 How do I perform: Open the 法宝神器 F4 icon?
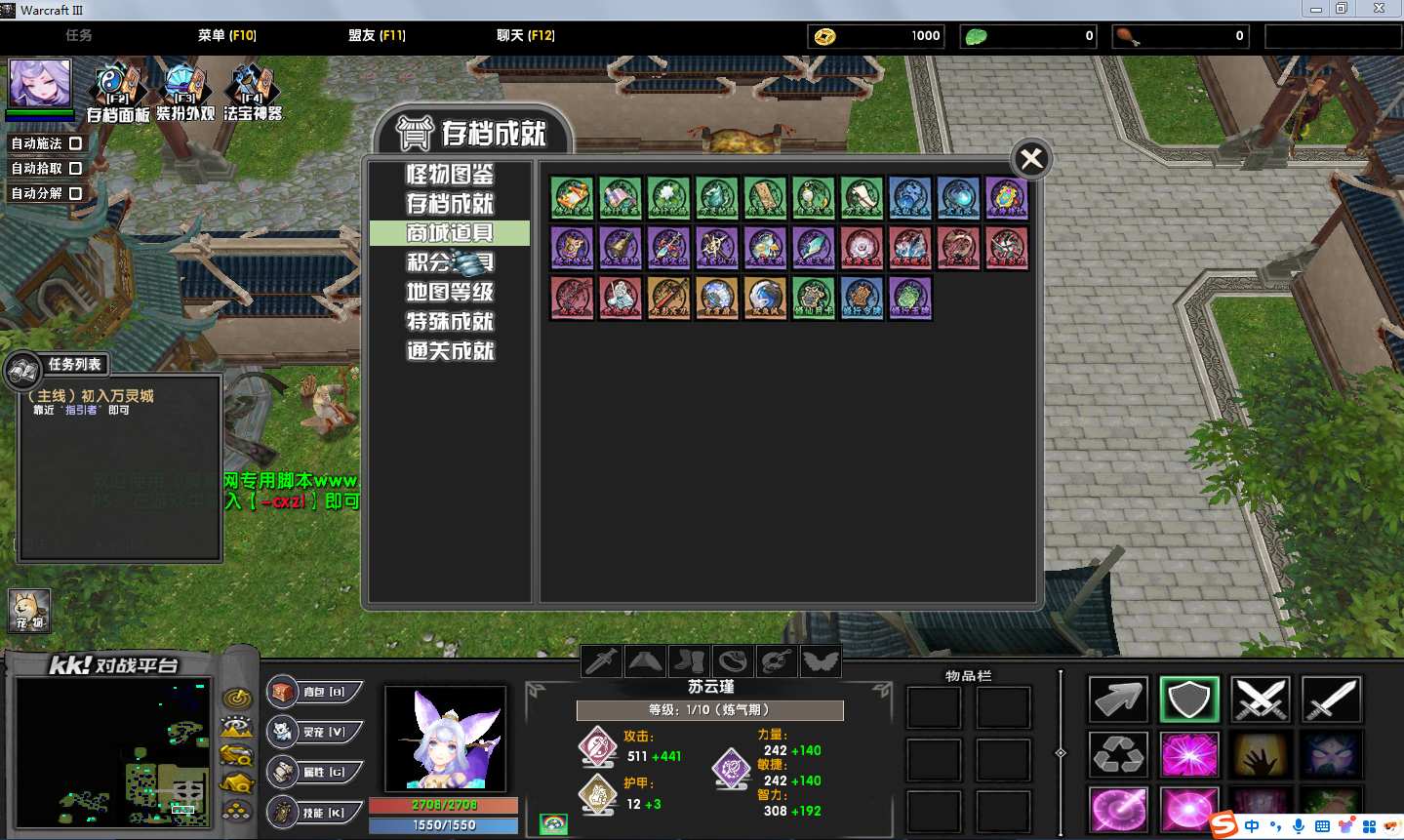tap(252, 90)
